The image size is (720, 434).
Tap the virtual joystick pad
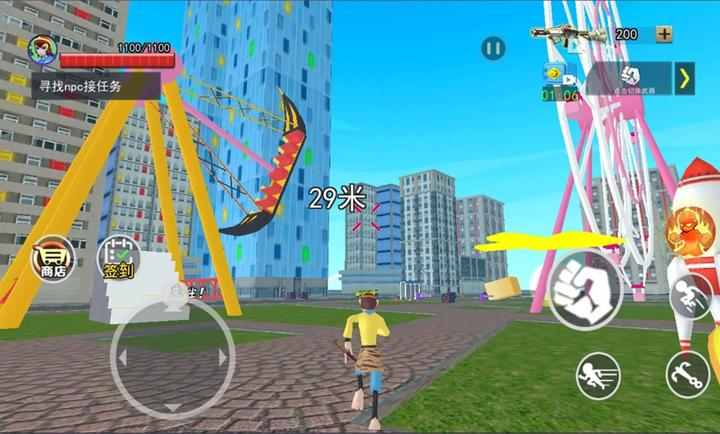pyautogui.click(x=172, y=357)
